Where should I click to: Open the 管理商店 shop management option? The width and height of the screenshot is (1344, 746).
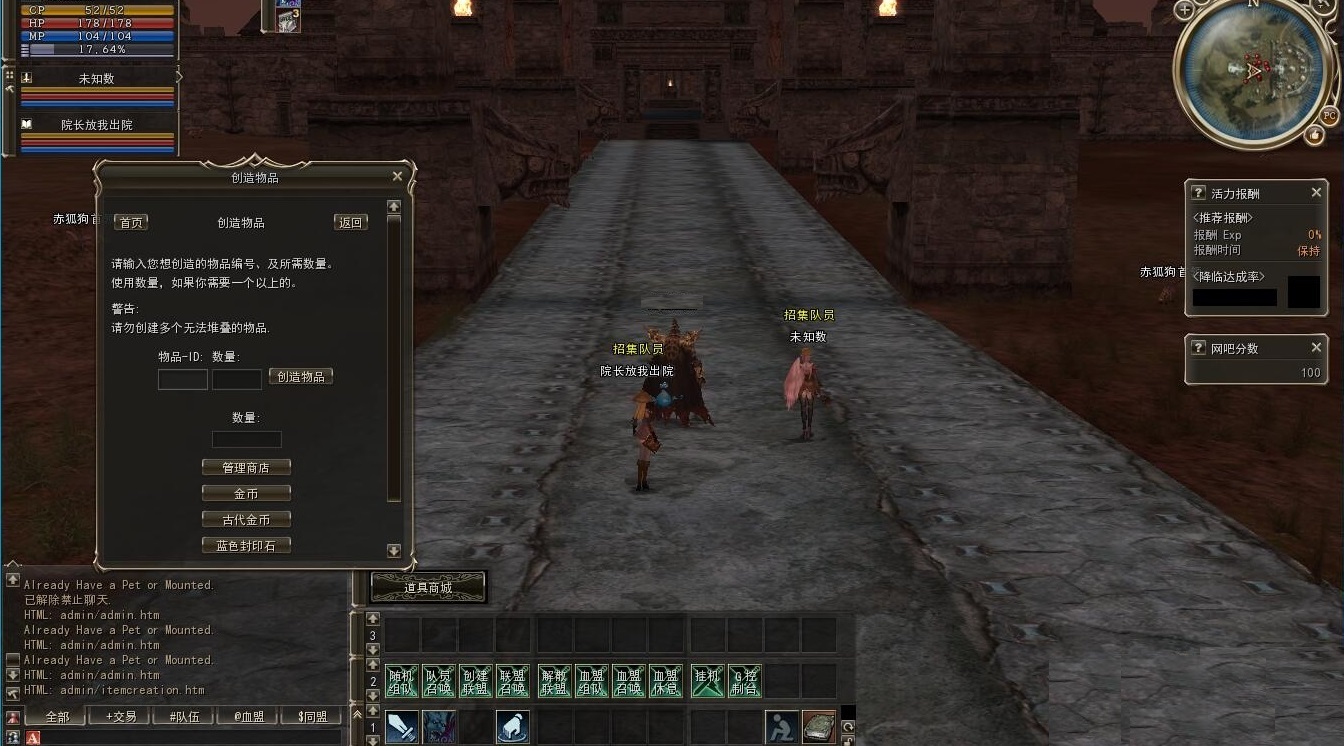click(x=246, y=468)
